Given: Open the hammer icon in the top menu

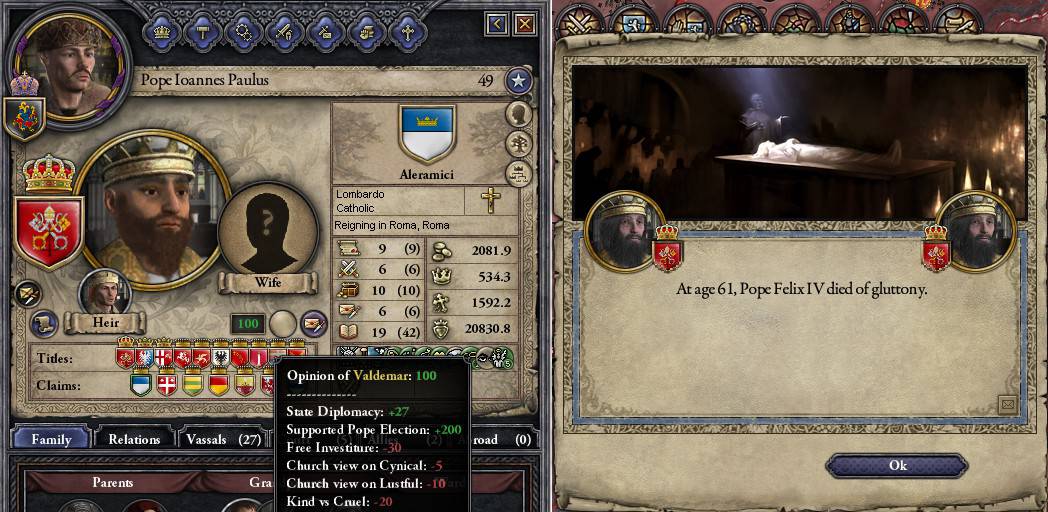Looking at the screenshot, I should click(x=201, y=30).
